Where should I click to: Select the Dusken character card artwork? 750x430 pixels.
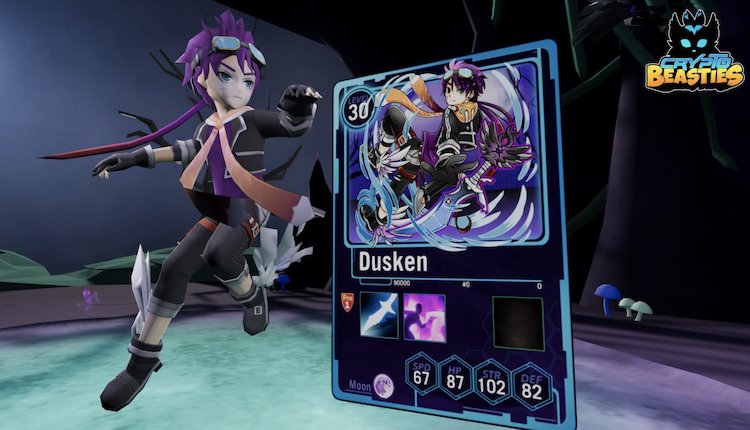[448, 158]
